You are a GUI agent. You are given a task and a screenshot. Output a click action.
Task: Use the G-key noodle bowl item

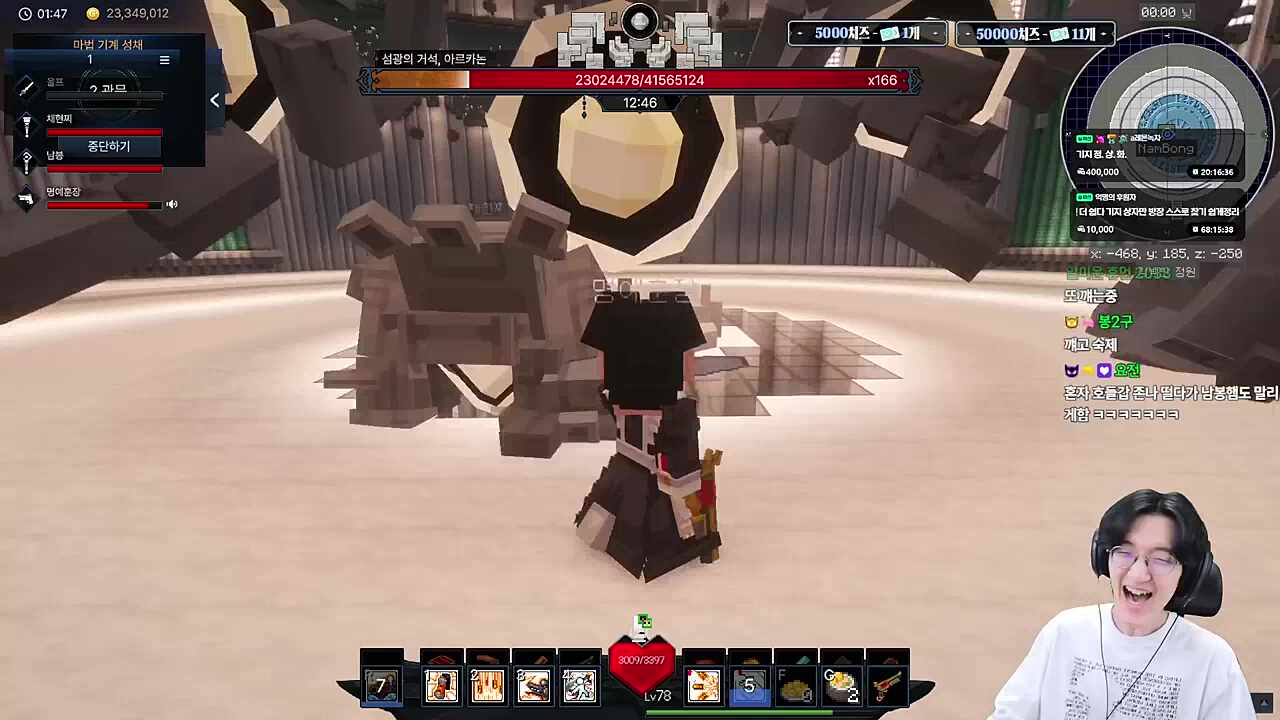pyautogui.click(x=841, y=685)
